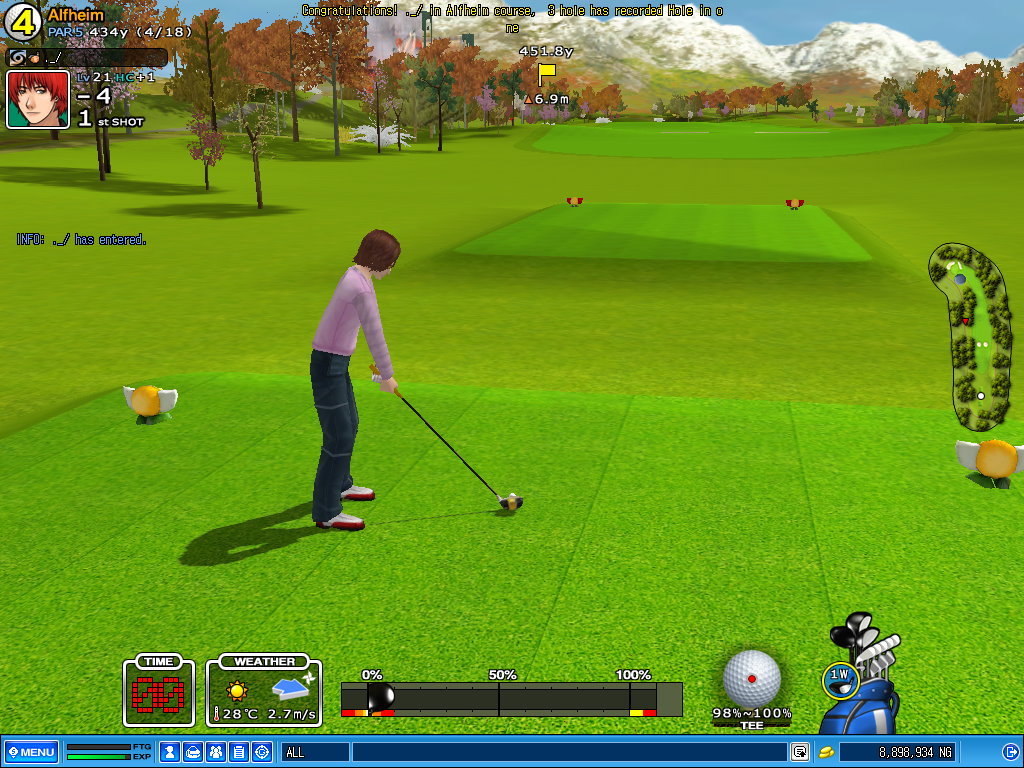
Task: Open the group of people icon
Action: (216, 752)
